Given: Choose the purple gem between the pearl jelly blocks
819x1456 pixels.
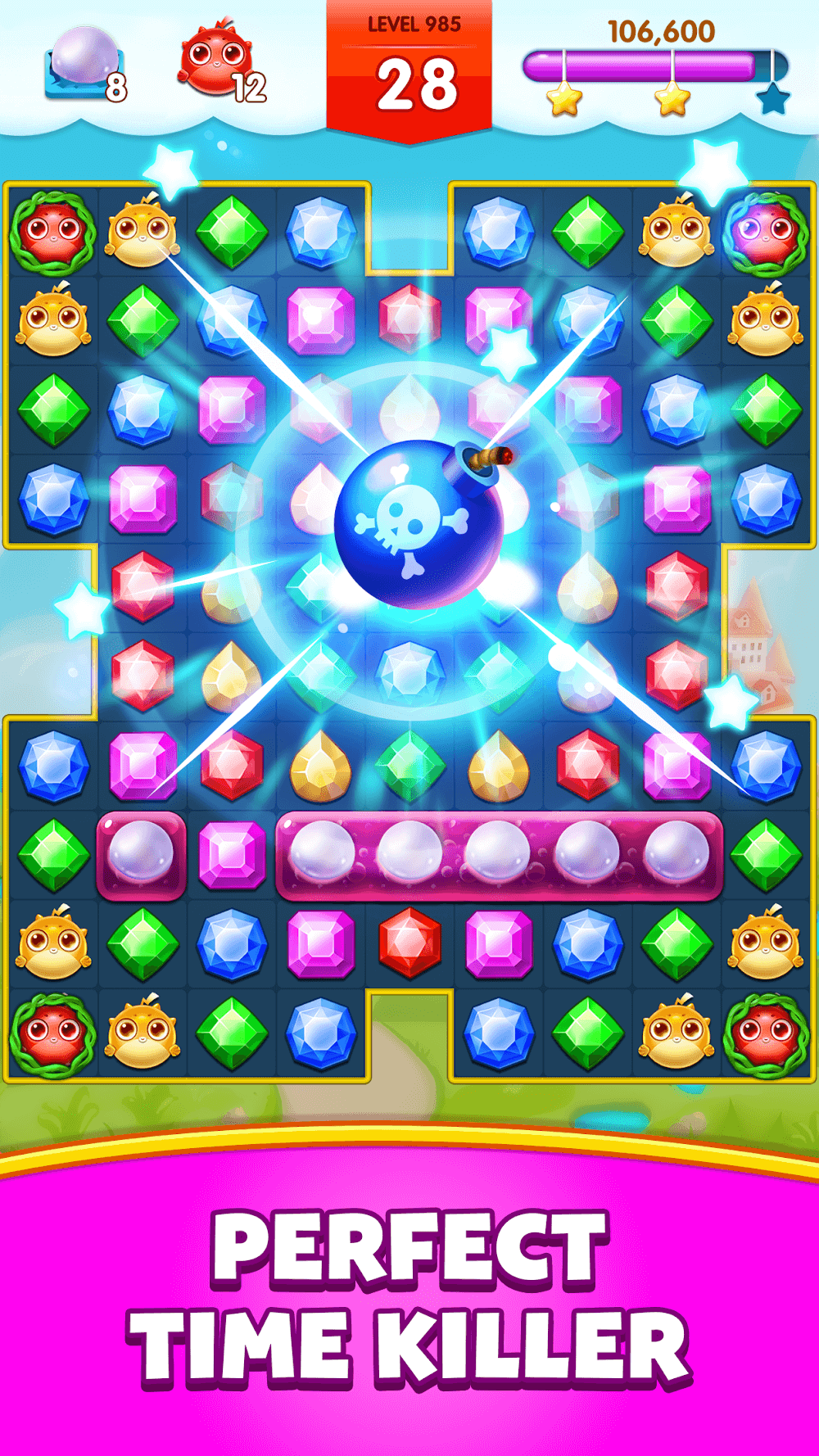Looking at the screenshot, I should click(232, 854).
